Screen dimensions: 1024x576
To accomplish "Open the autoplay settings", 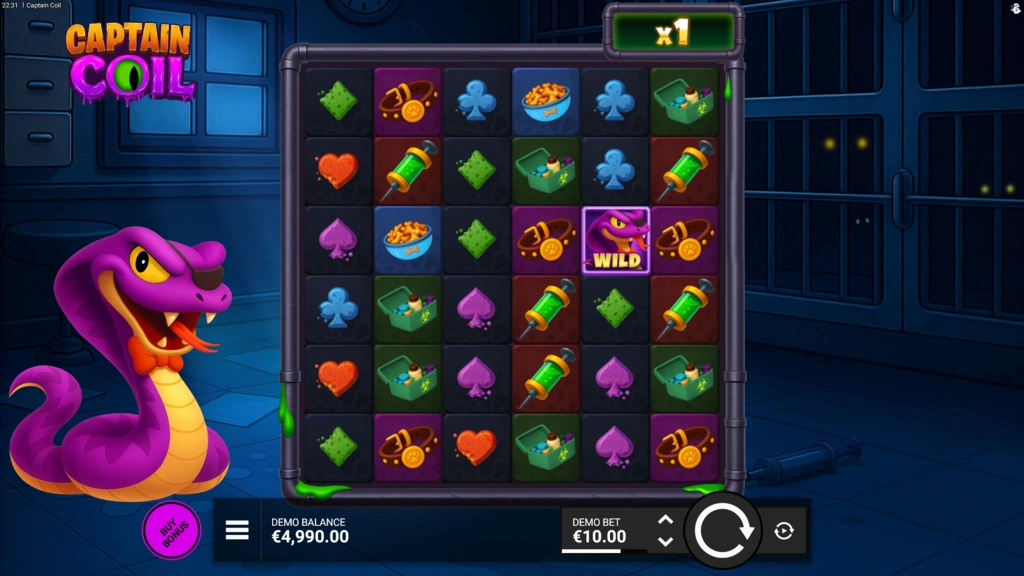I will tap(784, 531).
